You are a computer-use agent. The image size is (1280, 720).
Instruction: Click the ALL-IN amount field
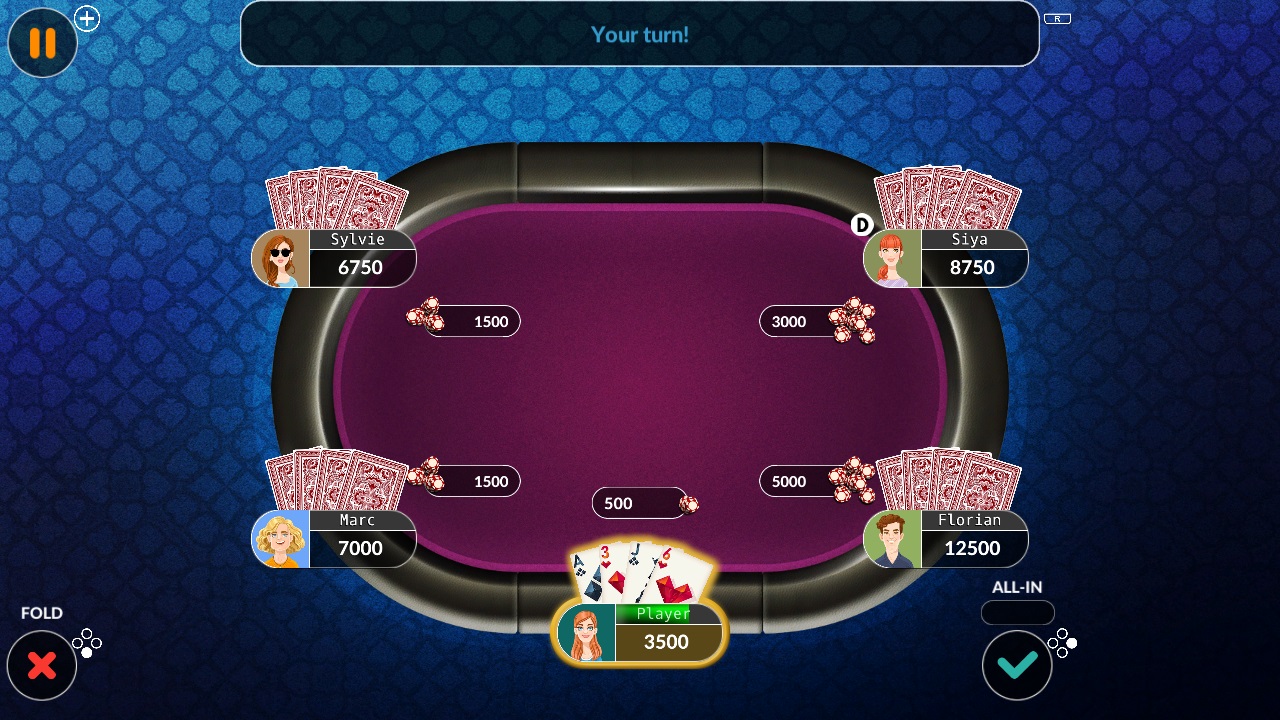coord(1017,613)
